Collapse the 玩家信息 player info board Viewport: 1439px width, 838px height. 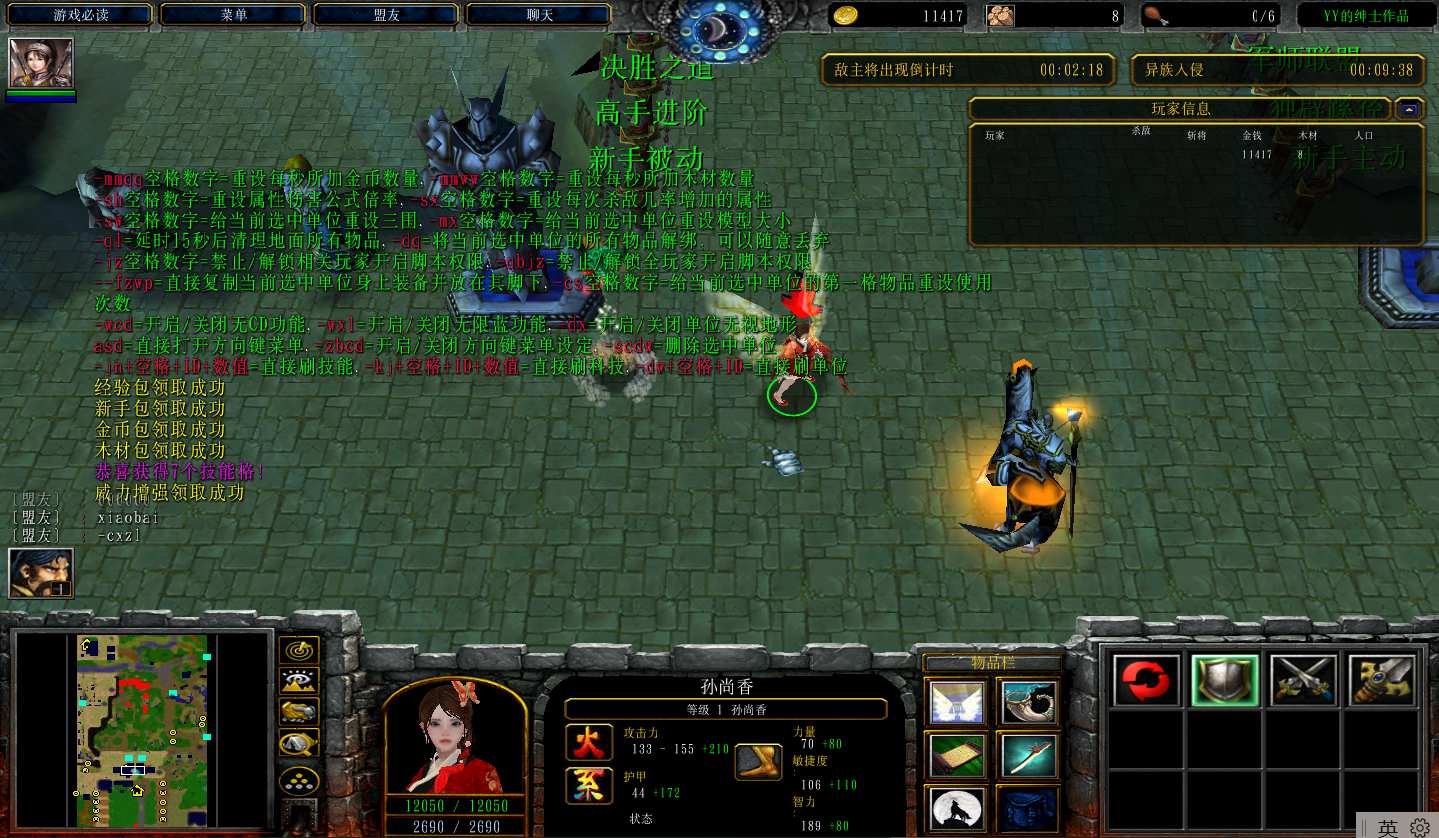click(1410, 109)
